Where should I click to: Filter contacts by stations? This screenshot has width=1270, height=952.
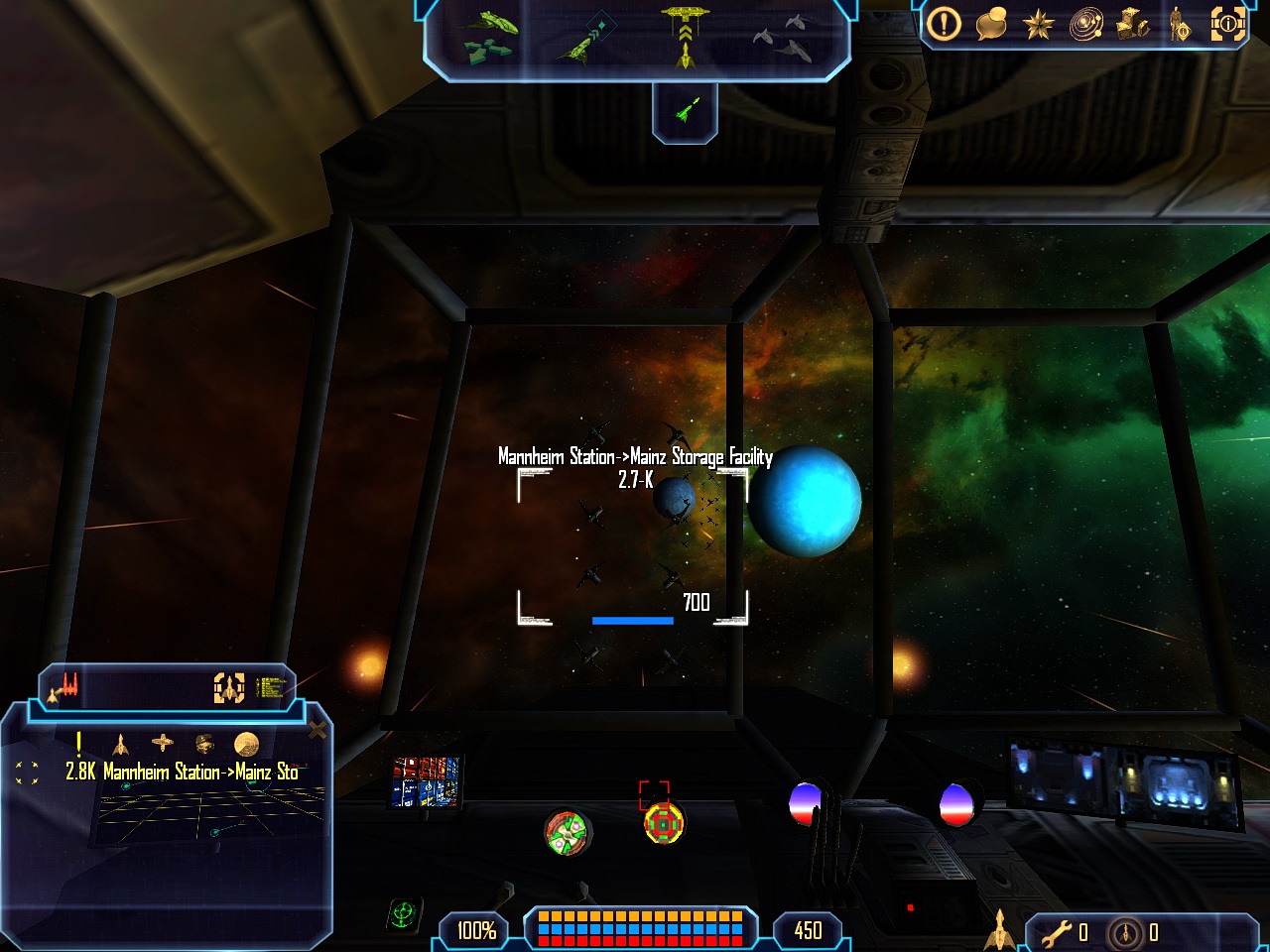[x=163, y=743]
